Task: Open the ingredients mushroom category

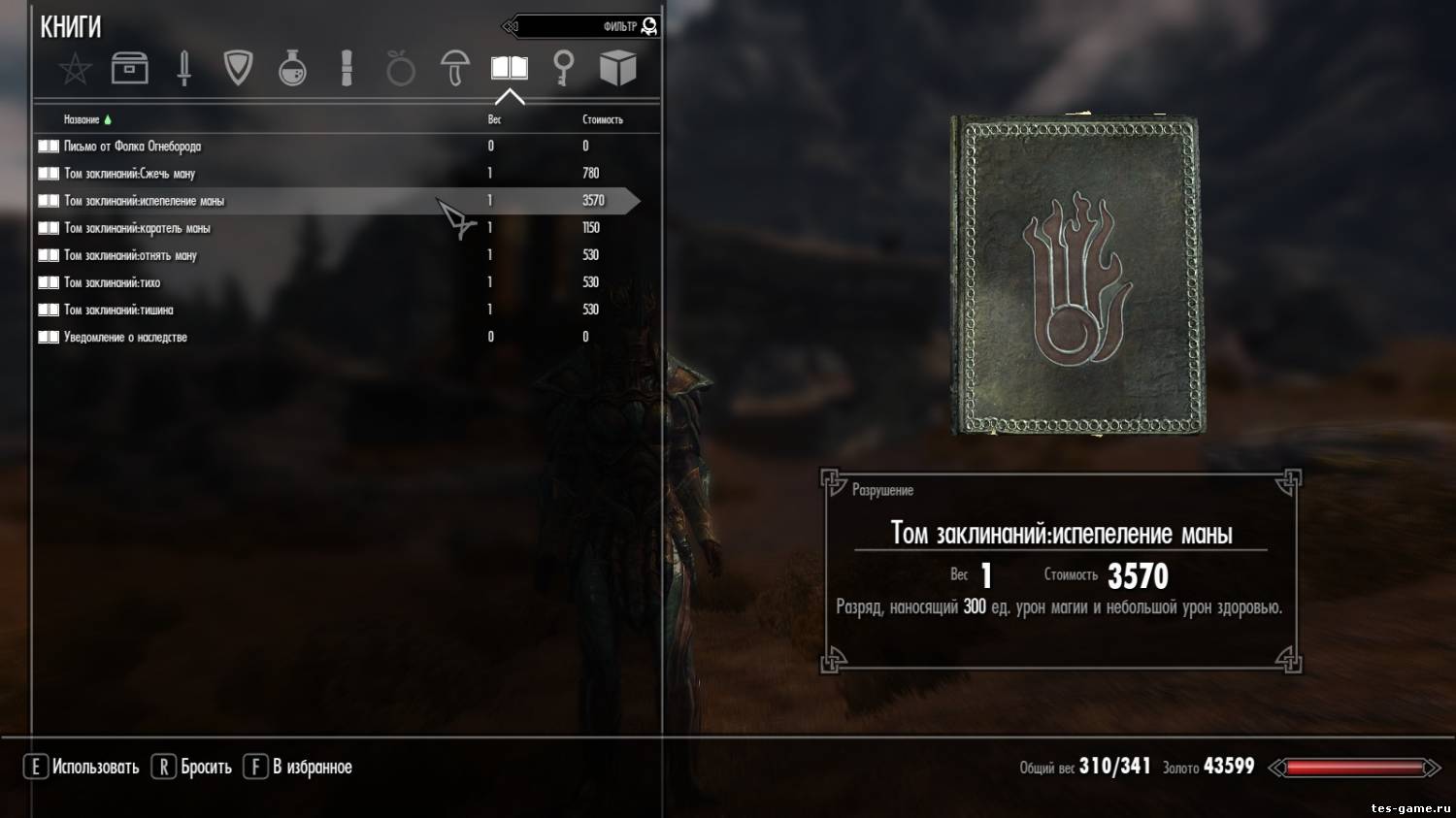Action: 454,69
